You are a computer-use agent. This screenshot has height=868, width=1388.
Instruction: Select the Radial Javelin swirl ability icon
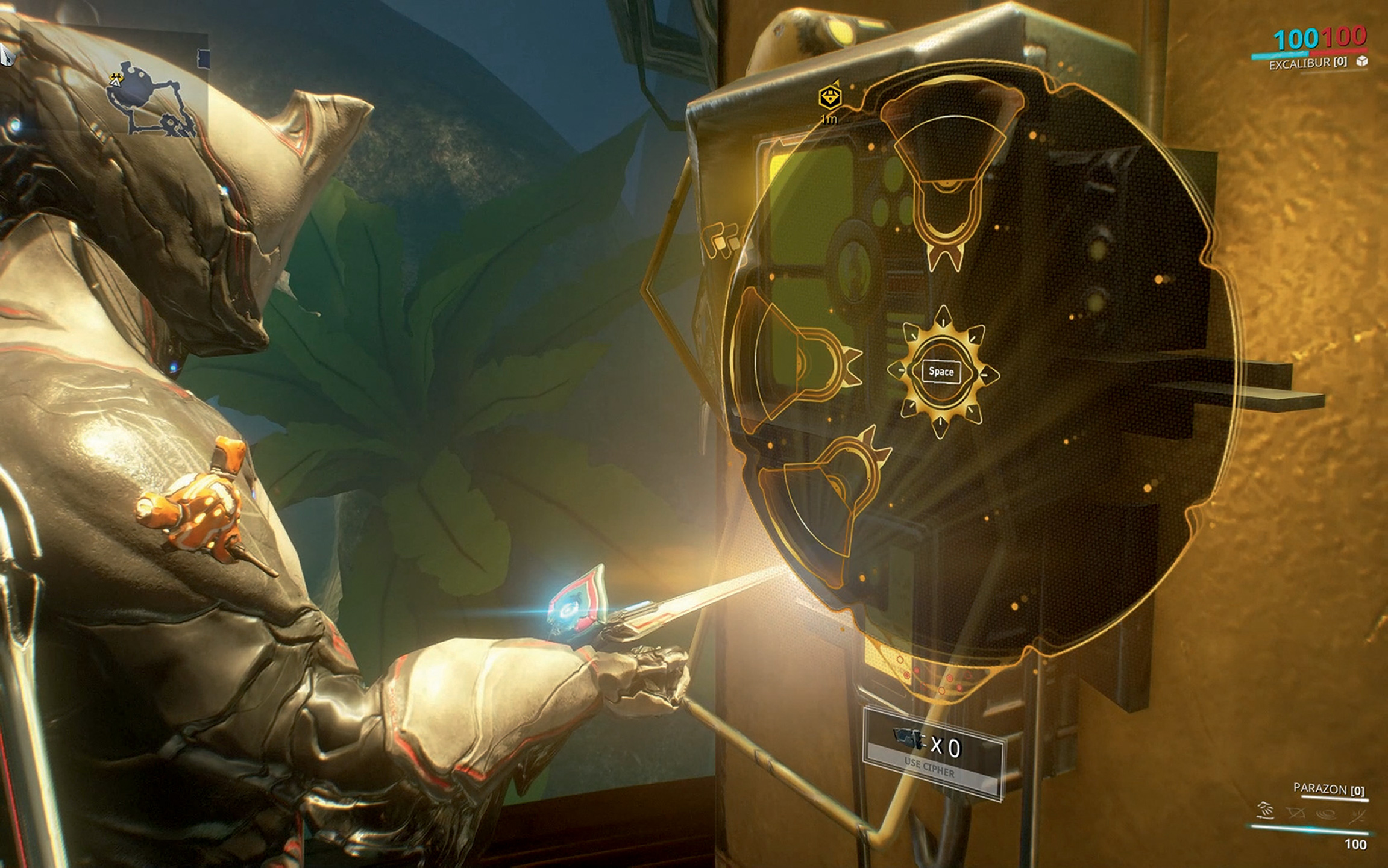1325,814
